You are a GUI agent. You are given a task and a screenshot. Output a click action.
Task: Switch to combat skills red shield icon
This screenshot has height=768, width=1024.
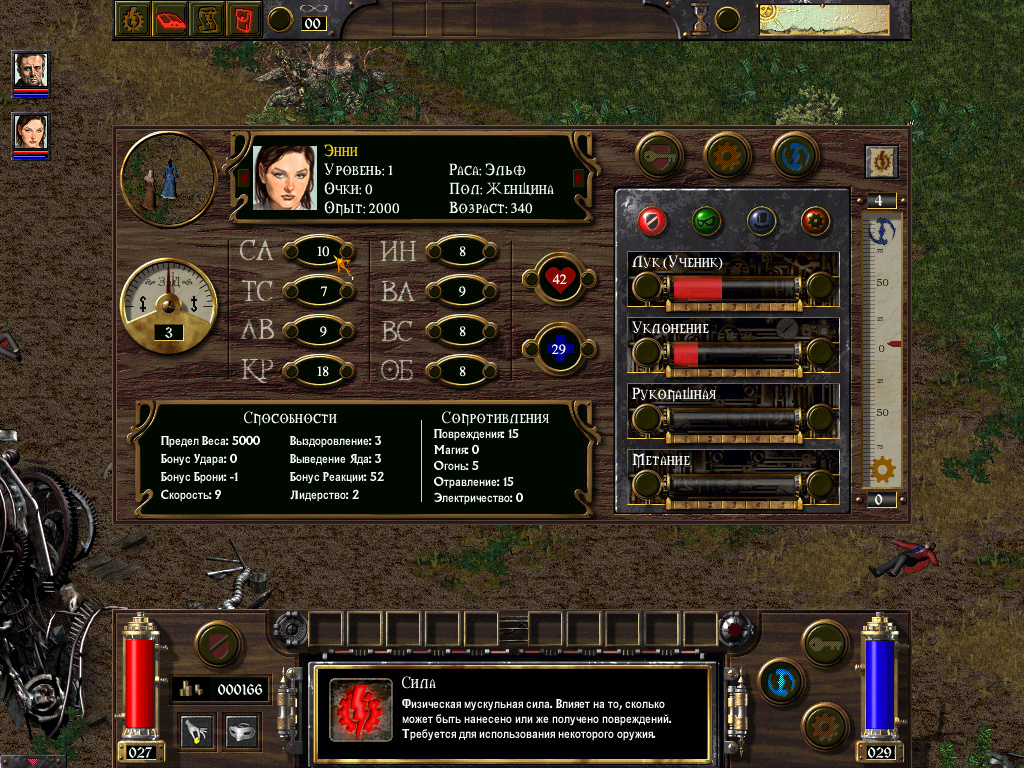click(x=652, y=219)
